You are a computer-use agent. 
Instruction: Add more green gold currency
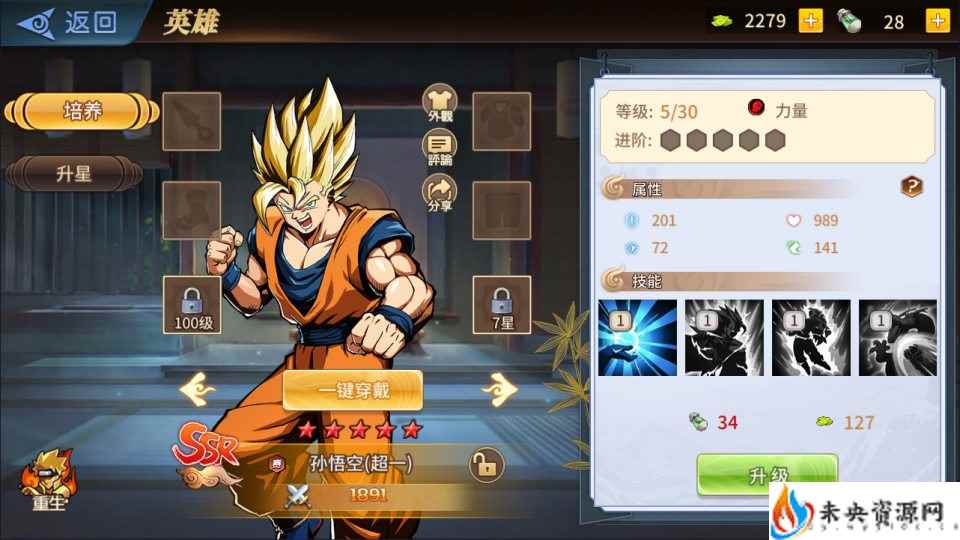[x=811, y=21]
